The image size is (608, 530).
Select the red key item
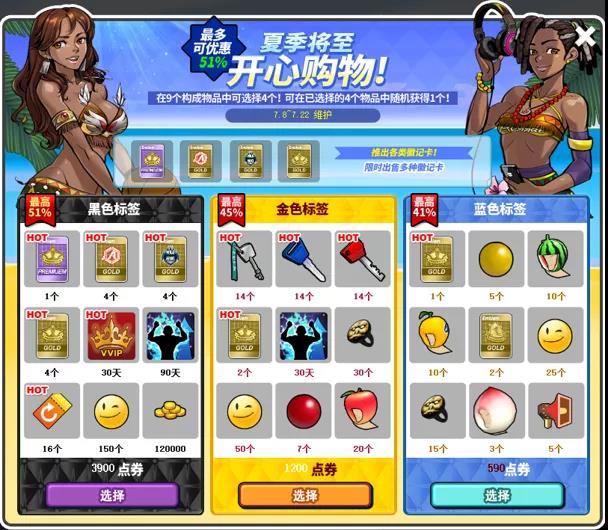(x=362, y=259)
